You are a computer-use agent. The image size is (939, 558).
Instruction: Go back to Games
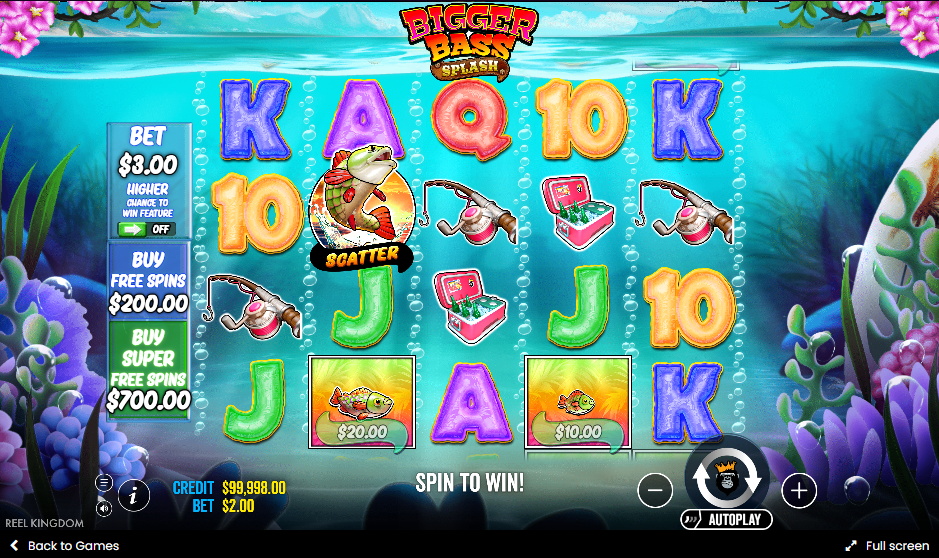point(64,546)
